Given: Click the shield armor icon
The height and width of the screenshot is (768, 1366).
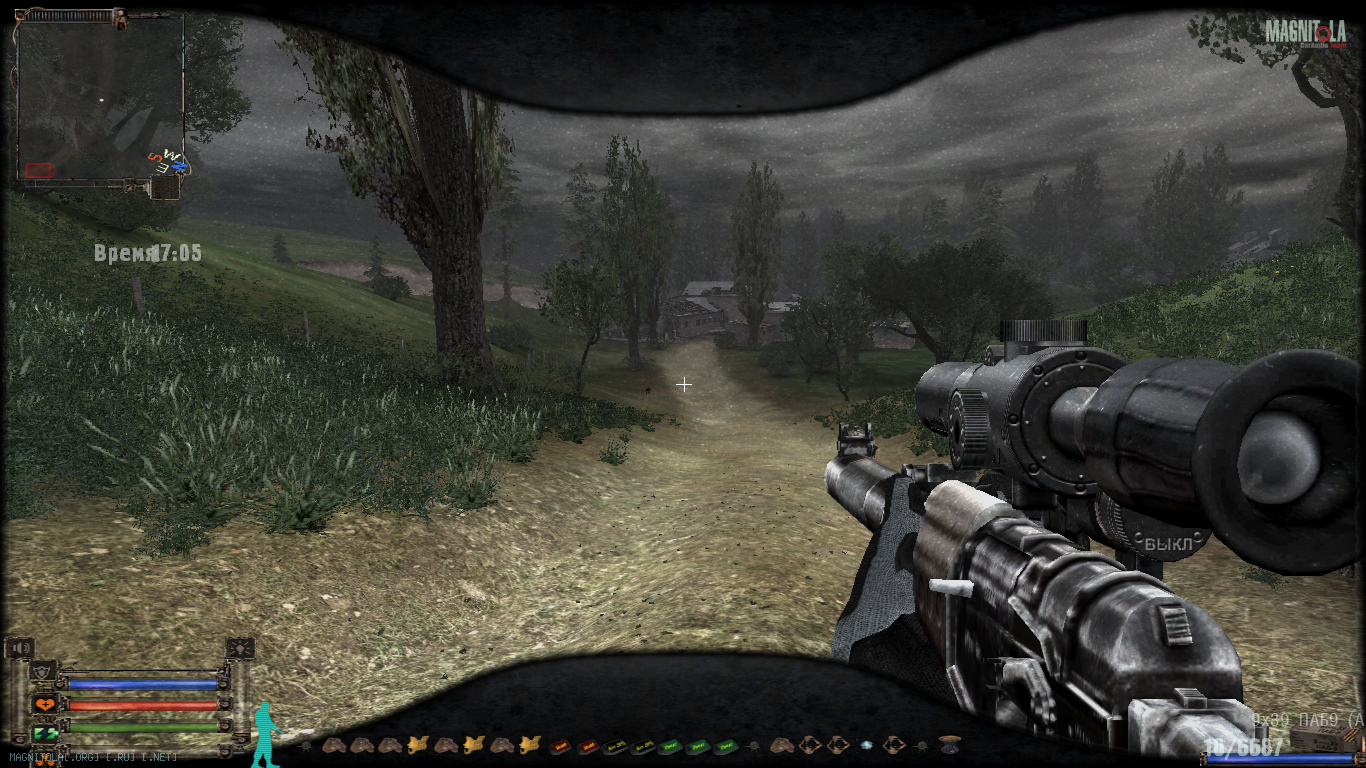Looking at the screenshot, I should [x=43, y=671].
